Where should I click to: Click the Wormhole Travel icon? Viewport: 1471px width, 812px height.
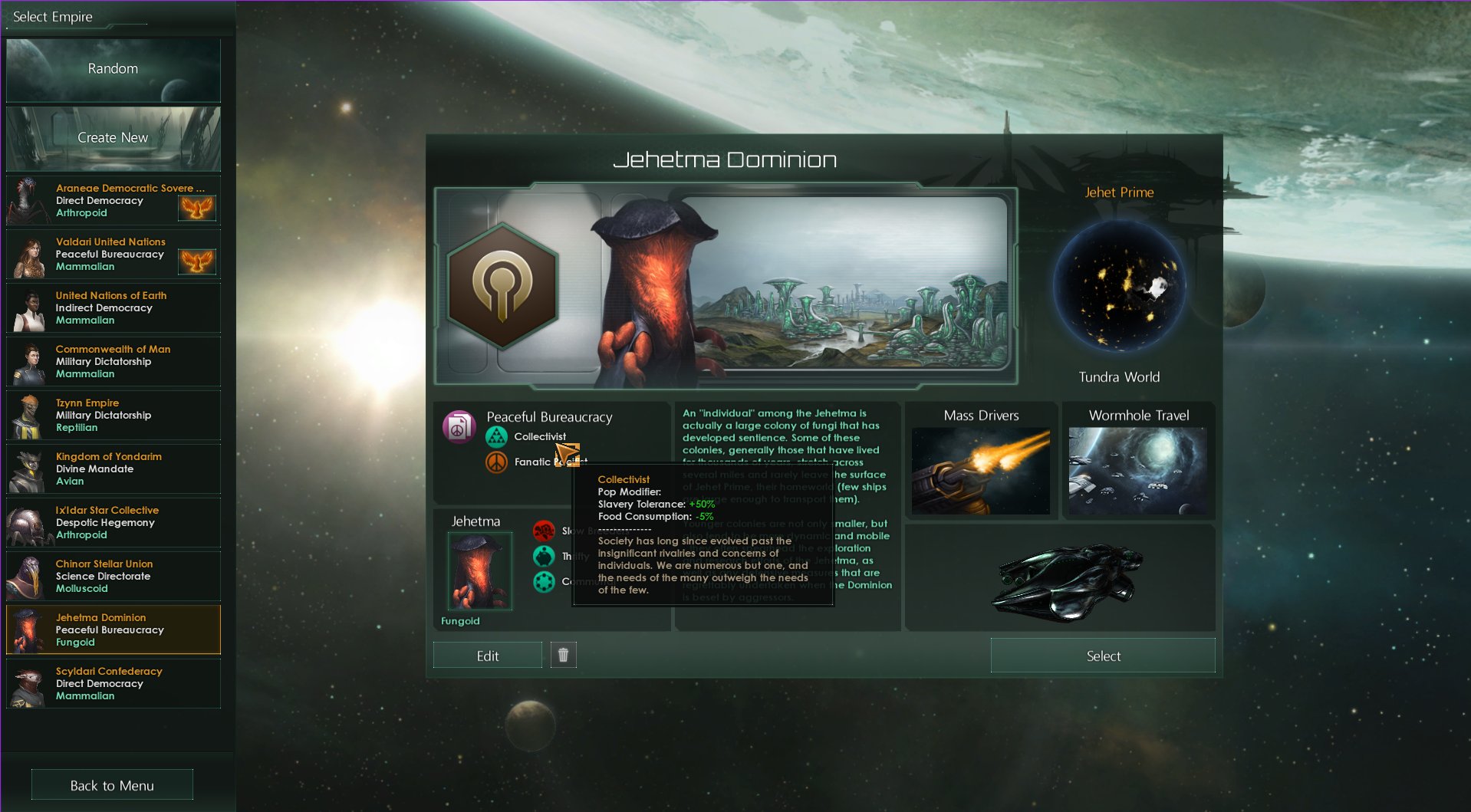point(1138,470)
